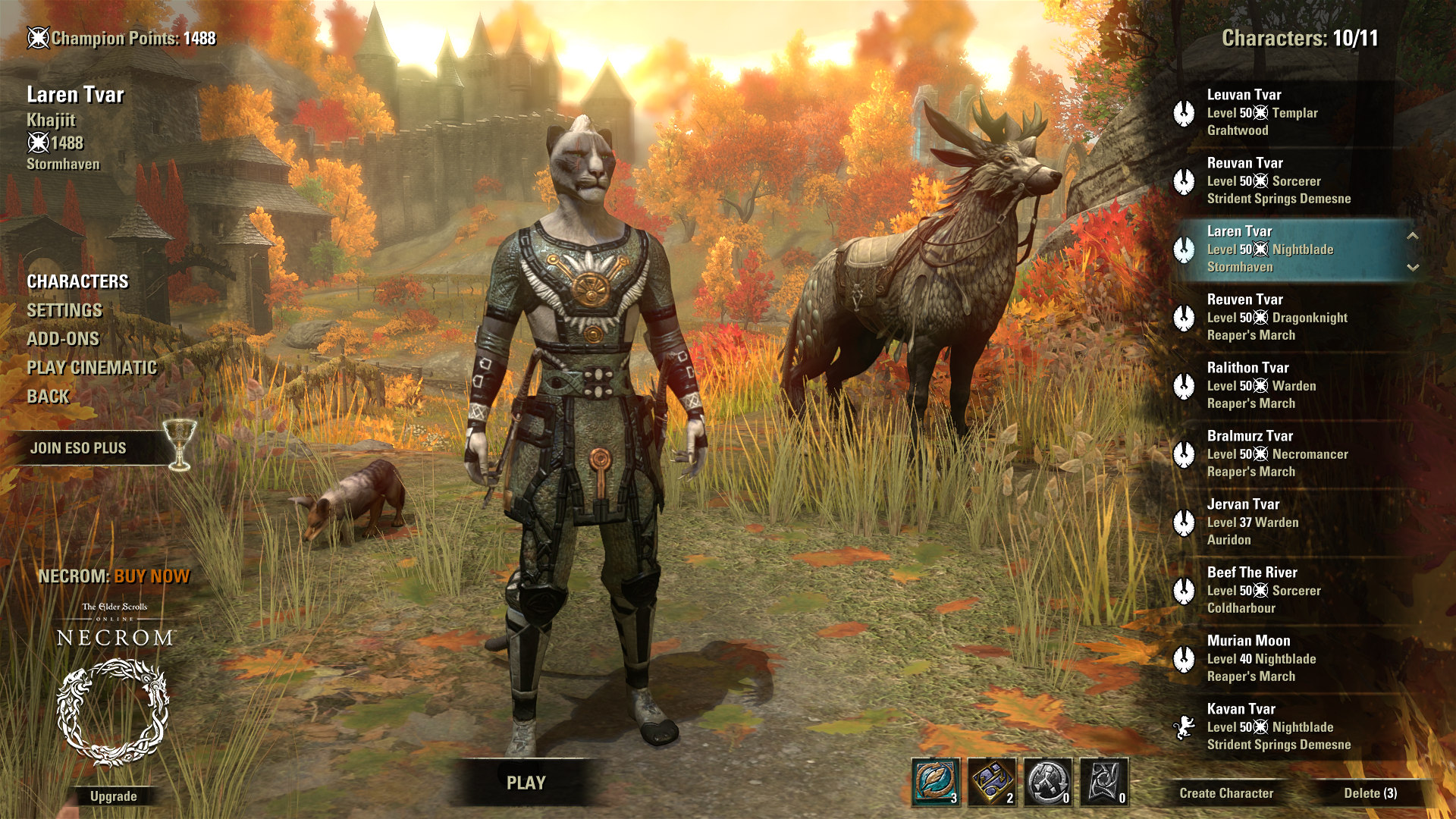Move Laren Tvar up in list
The height and width of the screenshot is (819, 1456).
pyautogui.click(x=1413, y=236)
